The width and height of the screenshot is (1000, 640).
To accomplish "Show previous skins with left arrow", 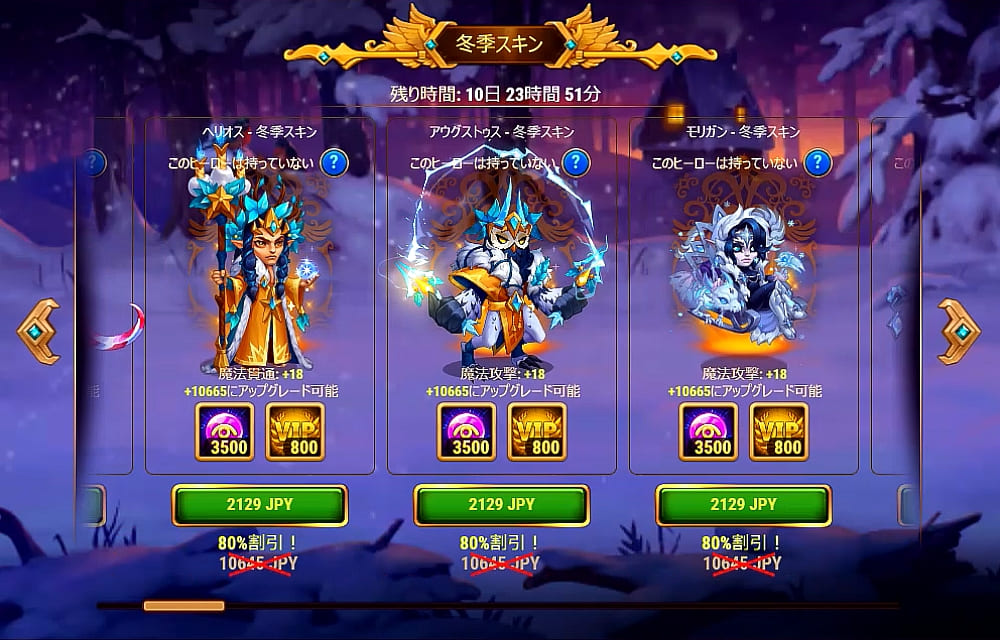I will point(39,331).
